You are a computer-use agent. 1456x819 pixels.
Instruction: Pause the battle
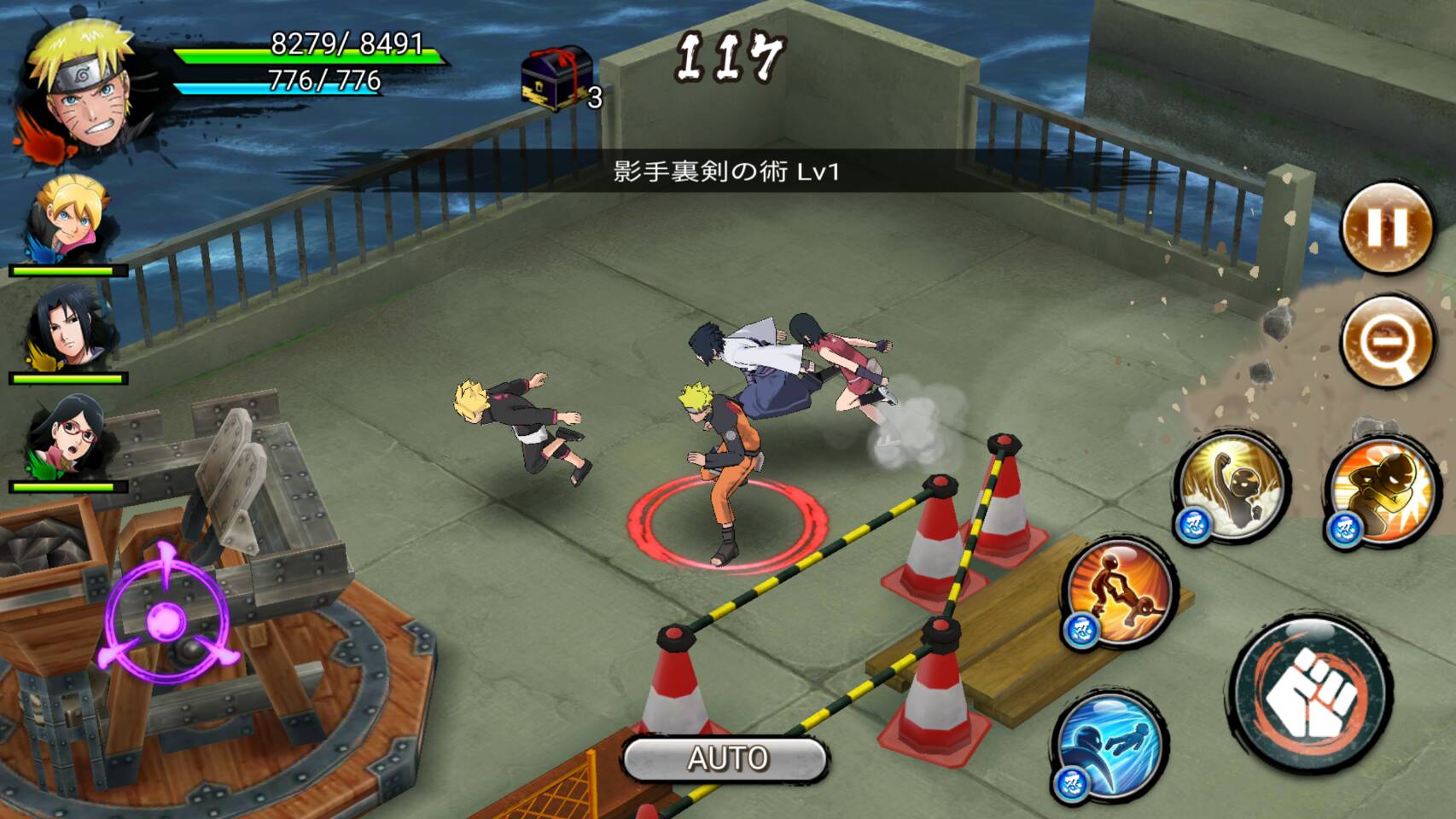(1387, 228)
